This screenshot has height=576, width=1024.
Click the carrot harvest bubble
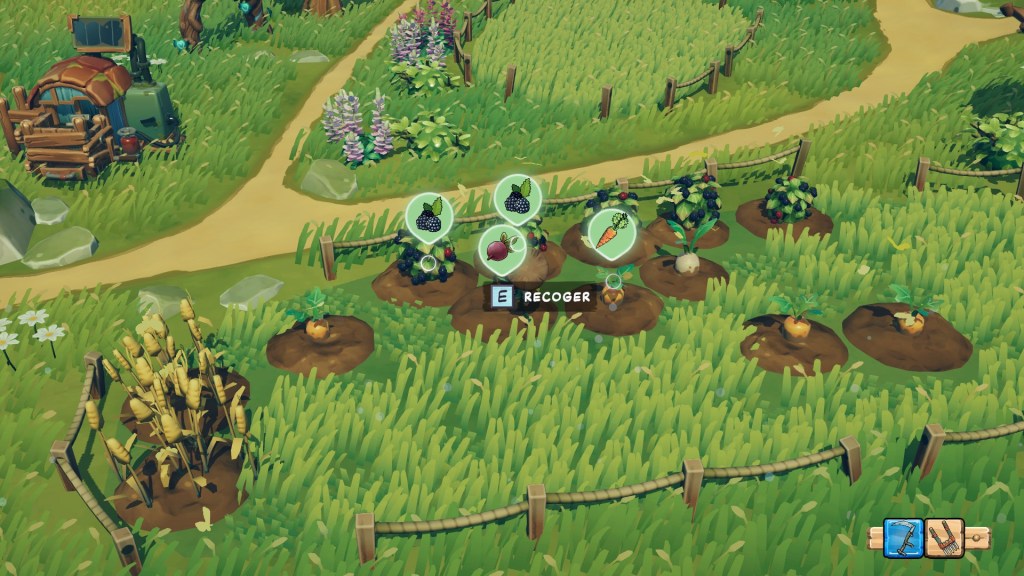[x=611, y=233]
